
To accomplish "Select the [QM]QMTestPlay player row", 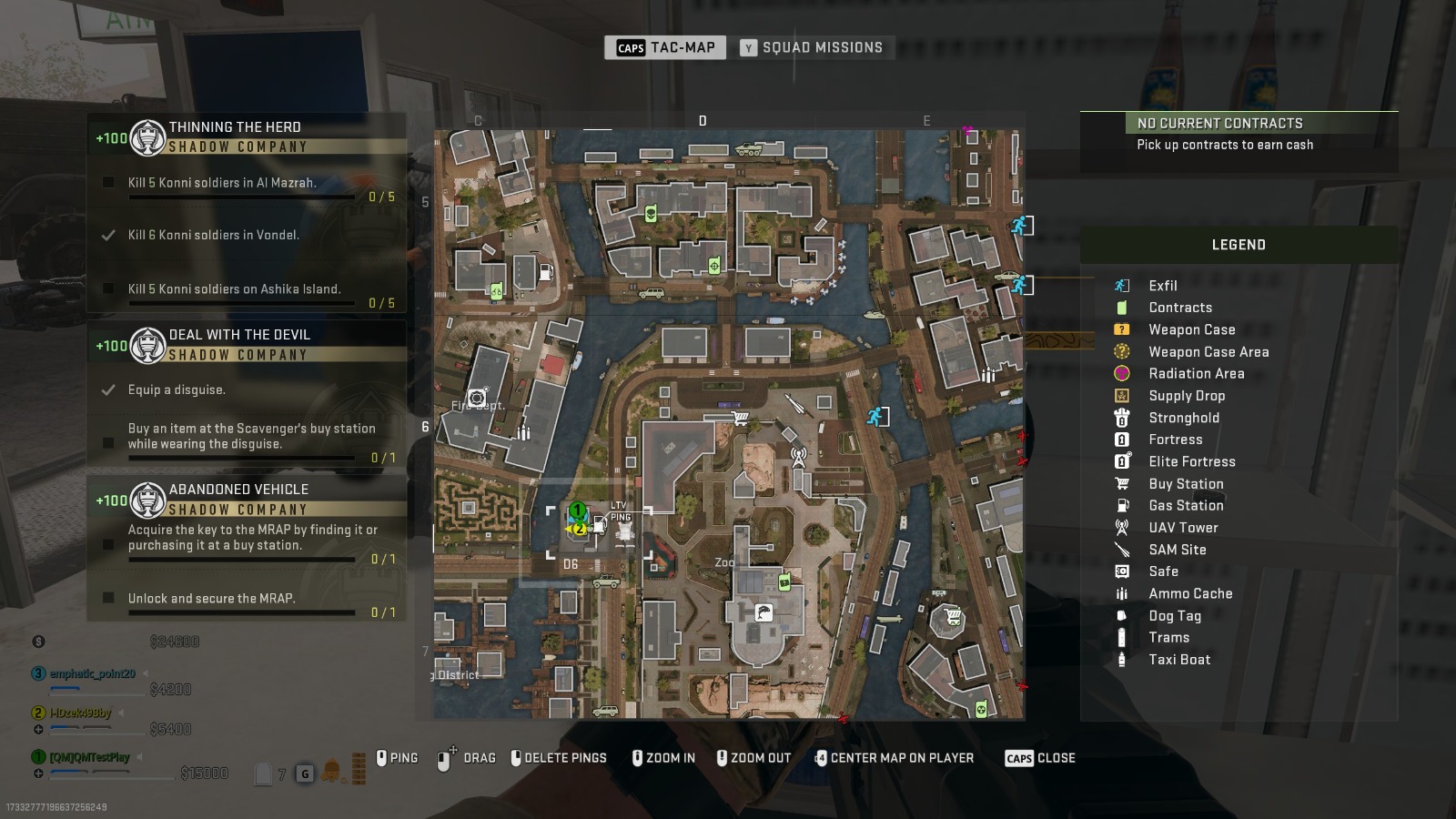I will tap(89, 757).
